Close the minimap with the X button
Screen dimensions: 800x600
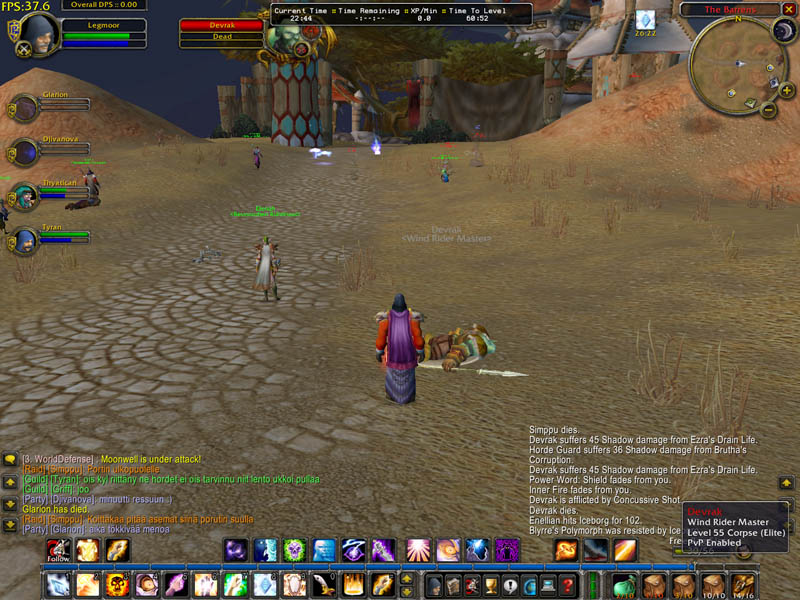pos(787,9)
